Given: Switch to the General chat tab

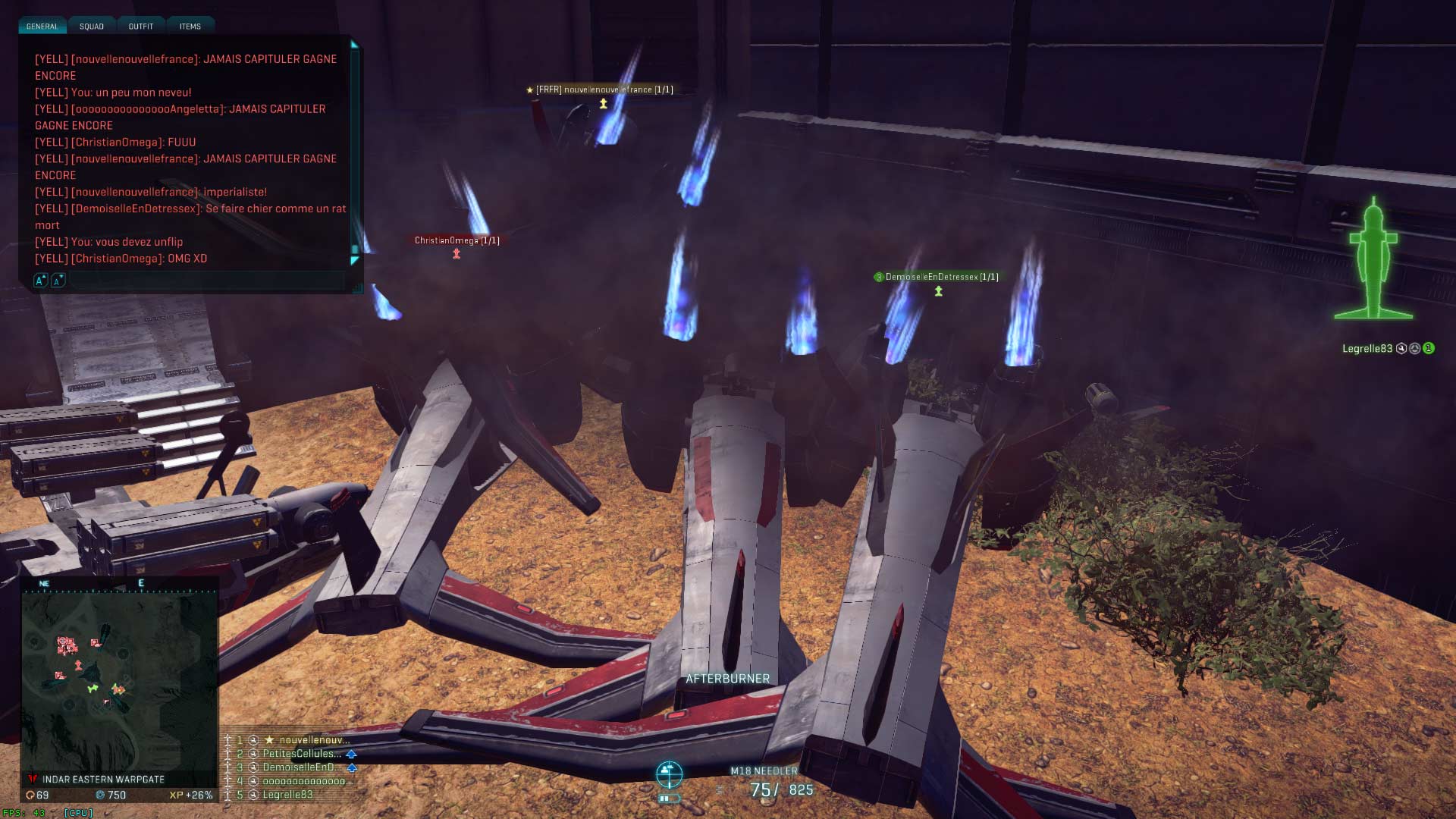Looking at the screenshot, I should point(42,27).
